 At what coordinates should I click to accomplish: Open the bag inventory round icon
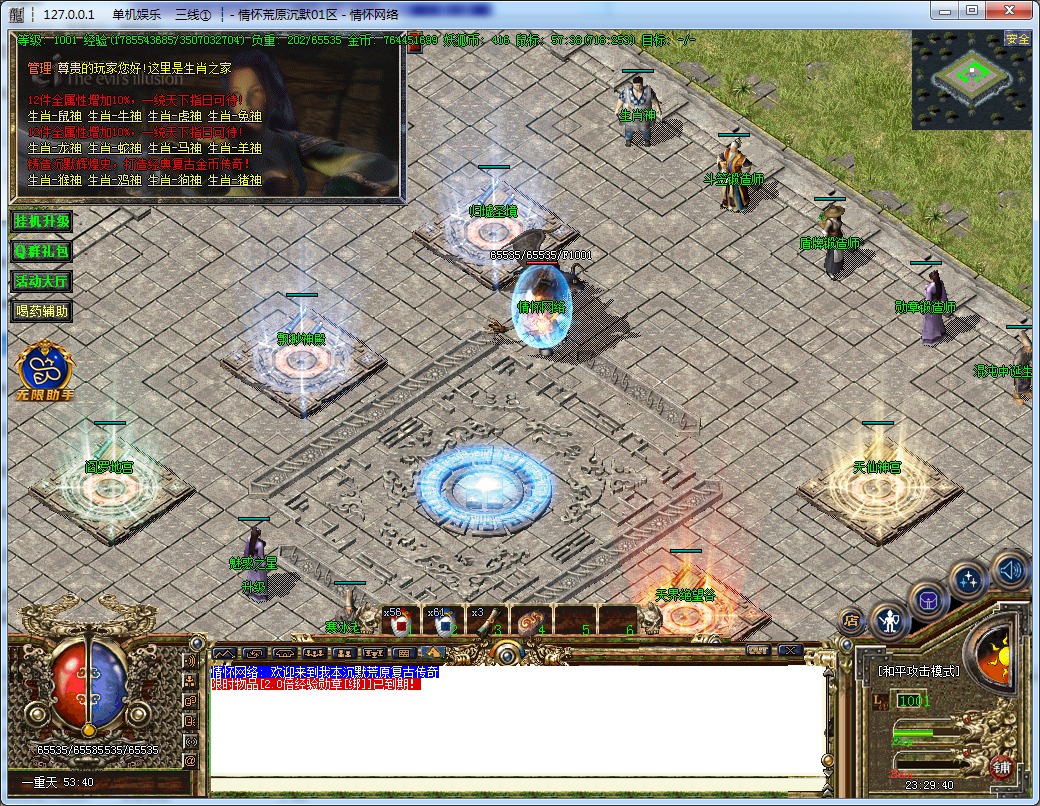pos(930,601)
